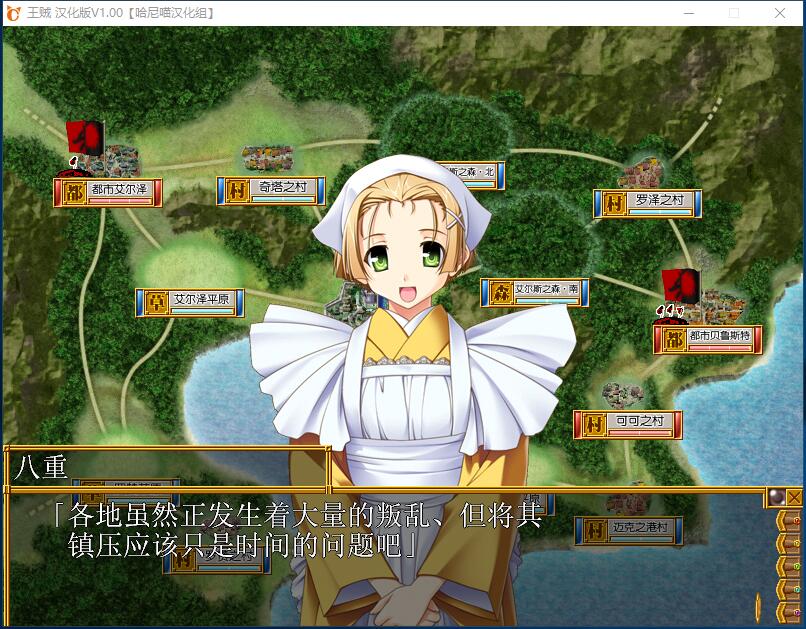Select the 罗泽之村 village marker
The image size is (806, 629).
(x=647, y=203)
